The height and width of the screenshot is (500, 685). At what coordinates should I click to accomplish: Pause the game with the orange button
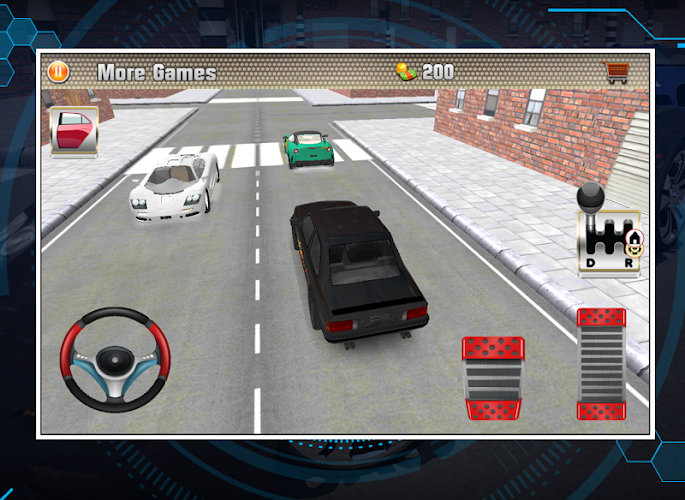[x=58, y=72]
